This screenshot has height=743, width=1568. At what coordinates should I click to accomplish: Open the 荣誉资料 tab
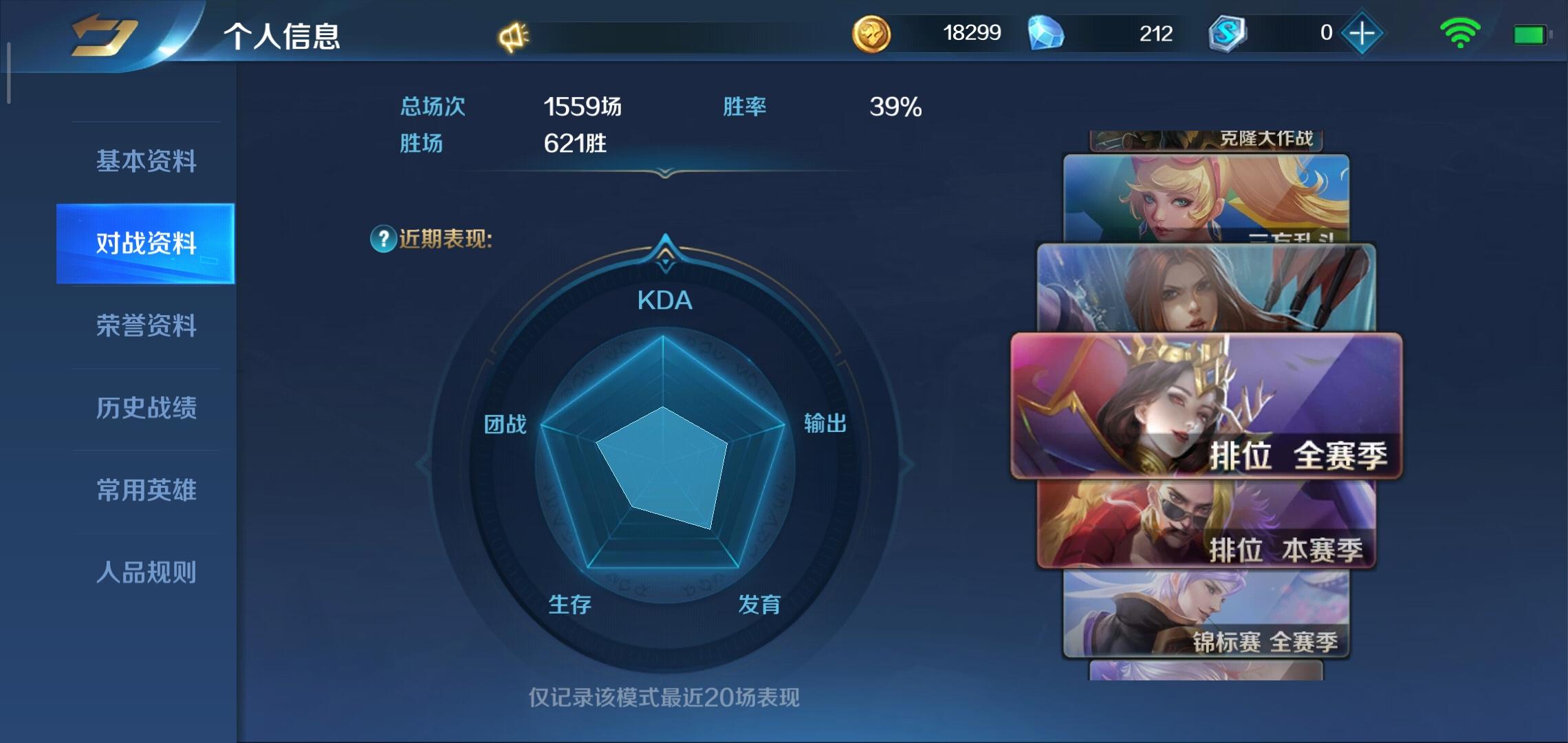(x=146, y=327)
